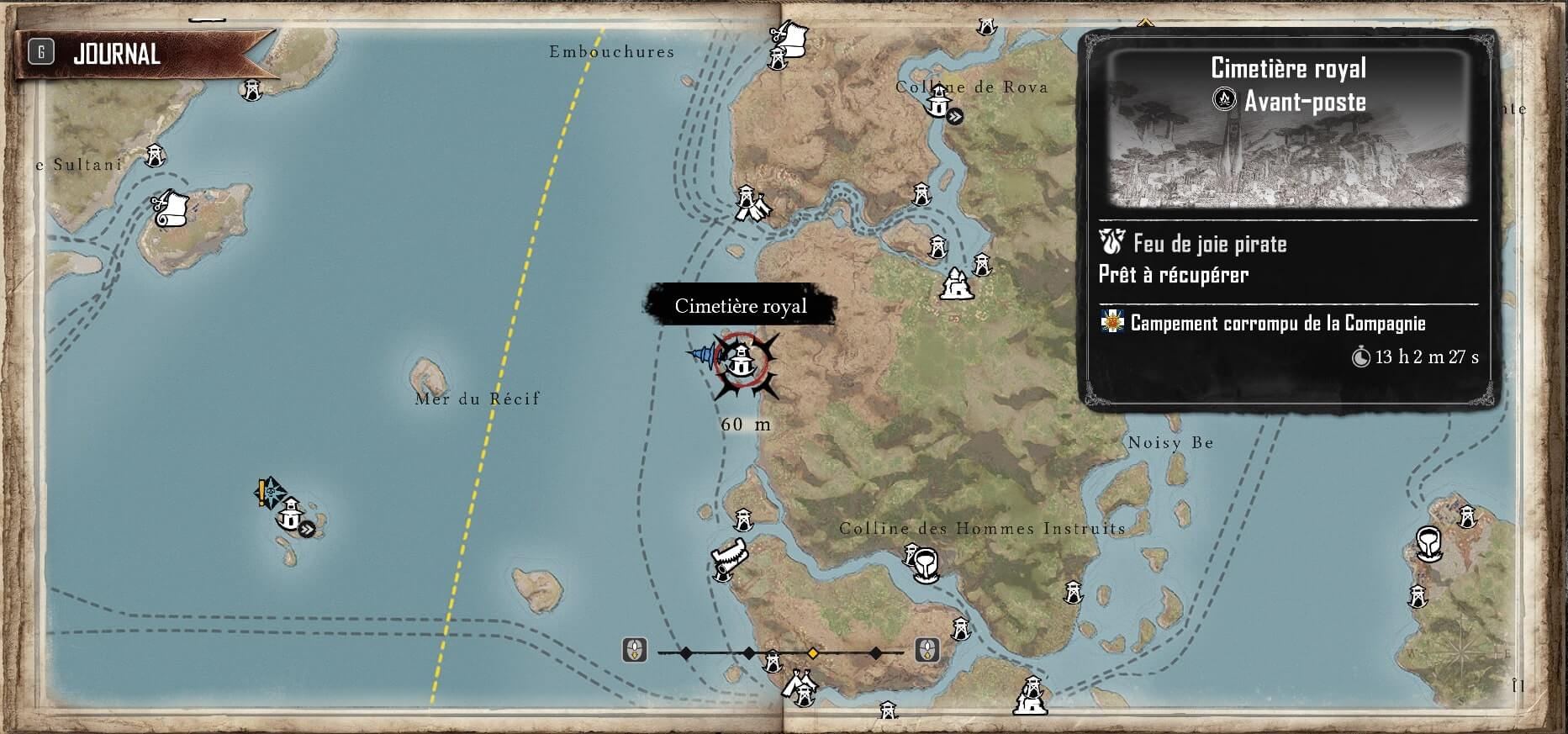Set zoom slider to the rightmost diamond
Screen dimensions: 1568x734
pos(876,652)
